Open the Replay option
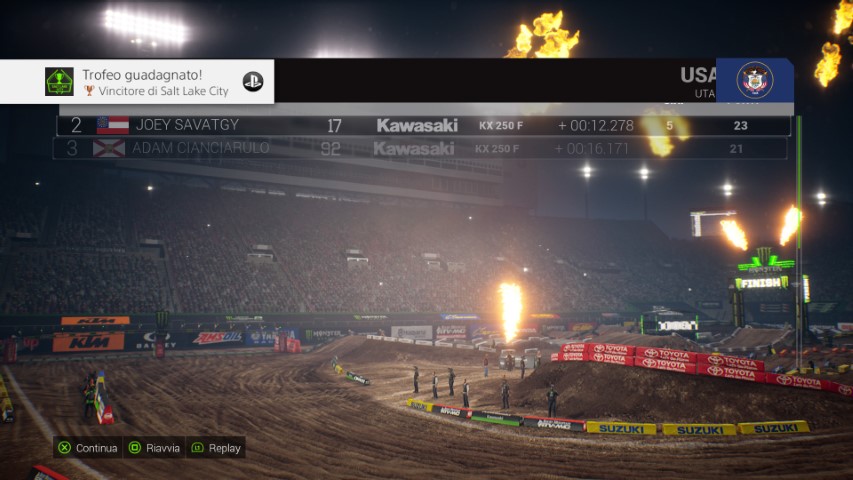This screenshot has width=853, height=480. [216, 448]
